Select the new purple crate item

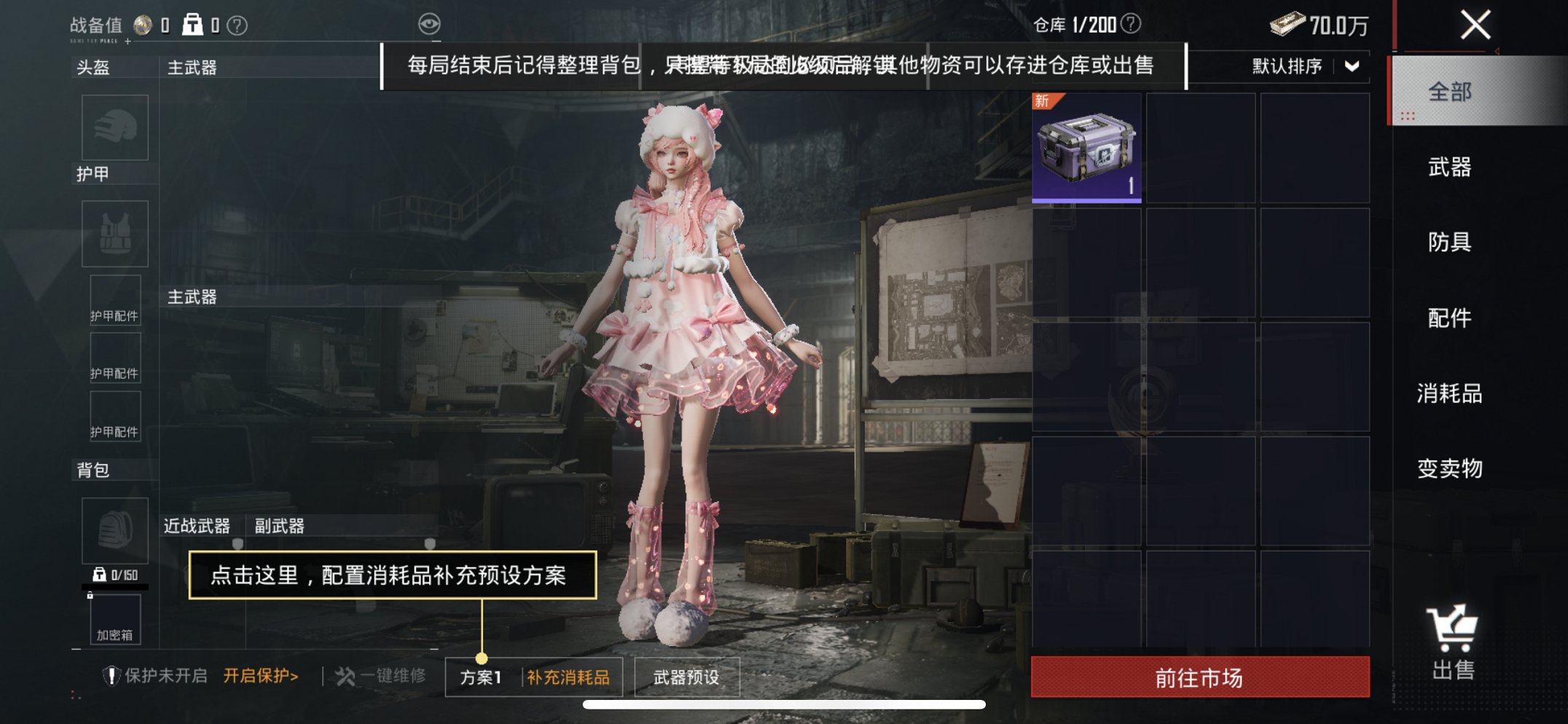[x=1086, y=148]
